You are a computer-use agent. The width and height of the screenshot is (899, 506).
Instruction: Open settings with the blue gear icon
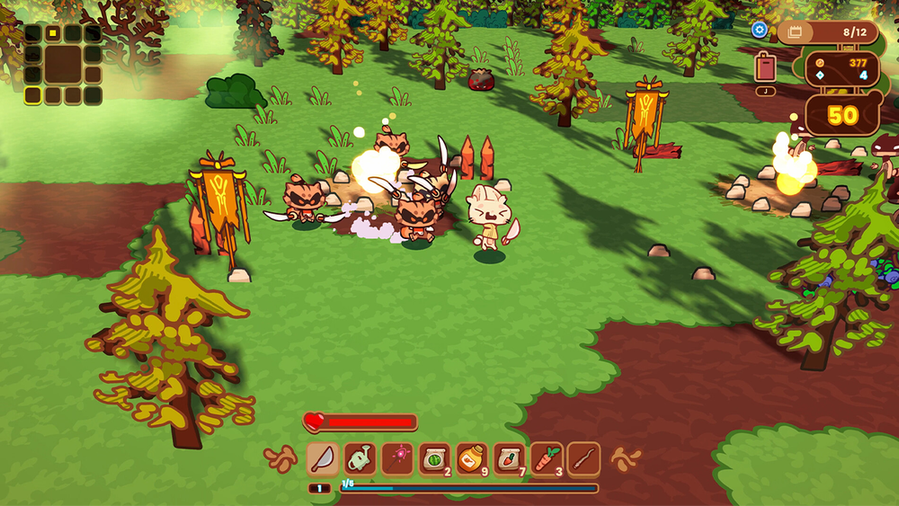[x=759, y=30]
